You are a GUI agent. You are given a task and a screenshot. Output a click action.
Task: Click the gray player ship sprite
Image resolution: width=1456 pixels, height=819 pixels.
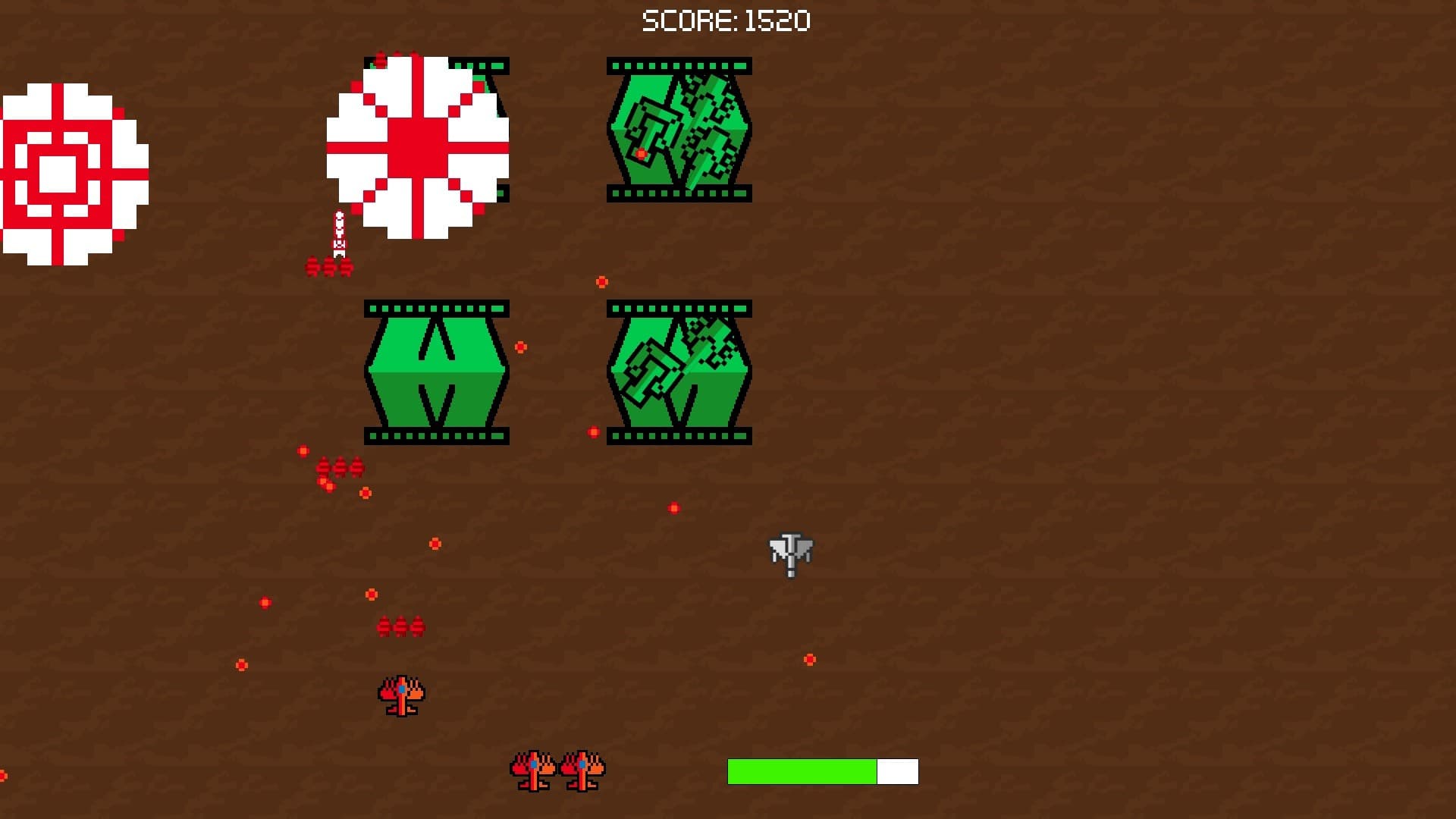789,554
